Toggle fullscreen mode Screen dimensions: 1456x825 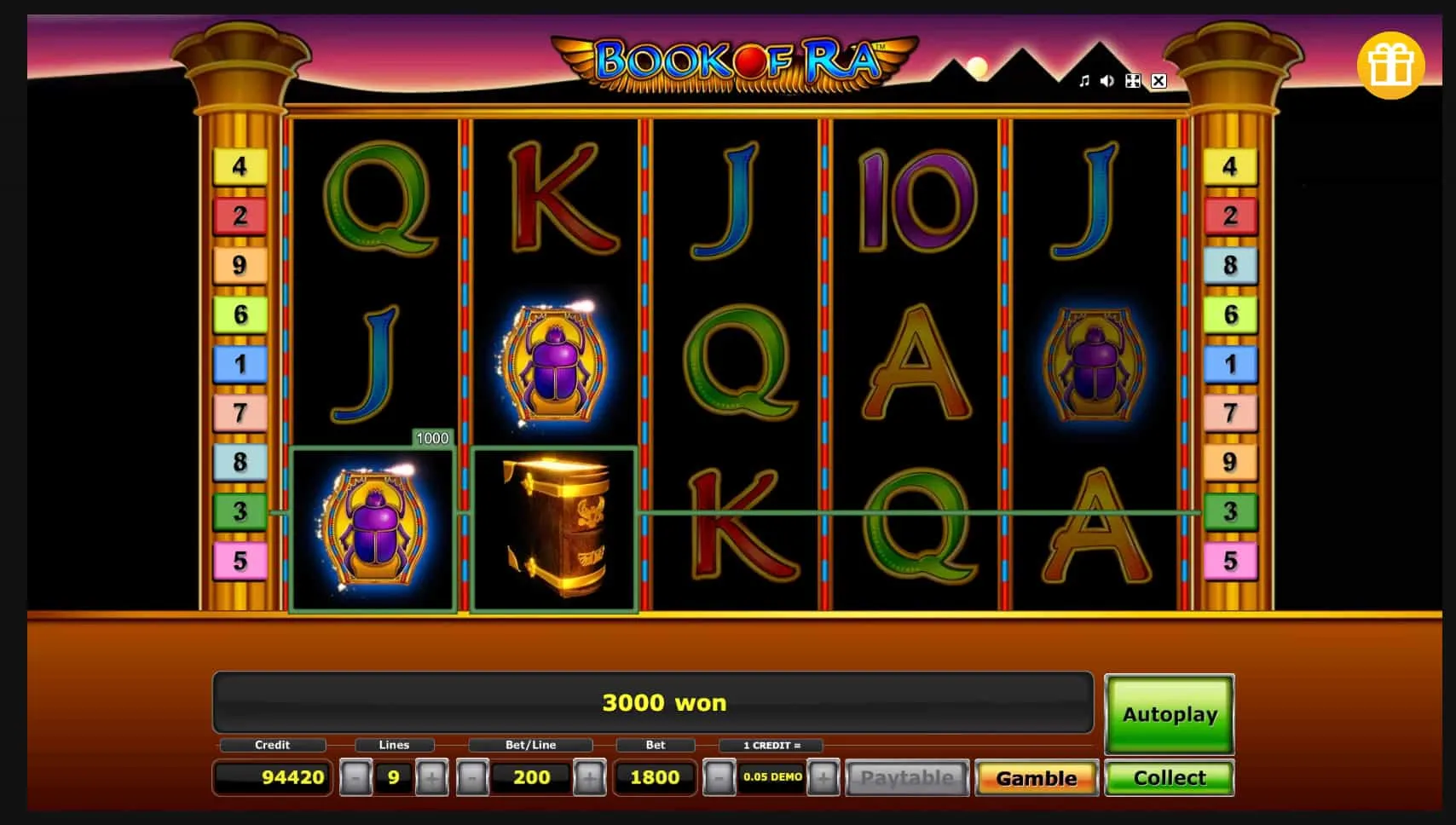click(1133, 82)
